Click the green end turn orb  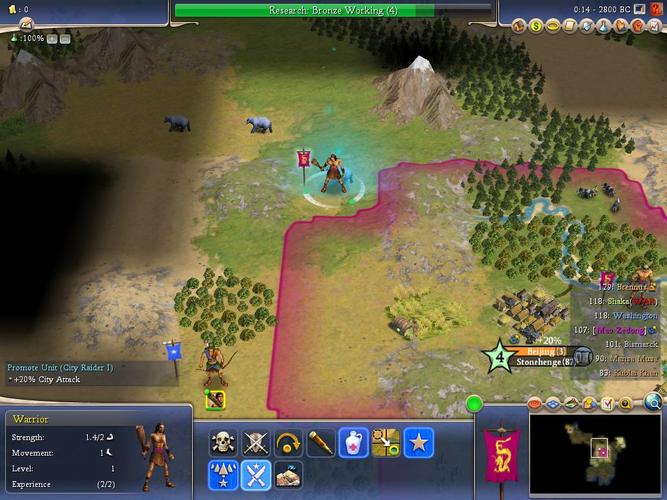[x=474, y=404]
